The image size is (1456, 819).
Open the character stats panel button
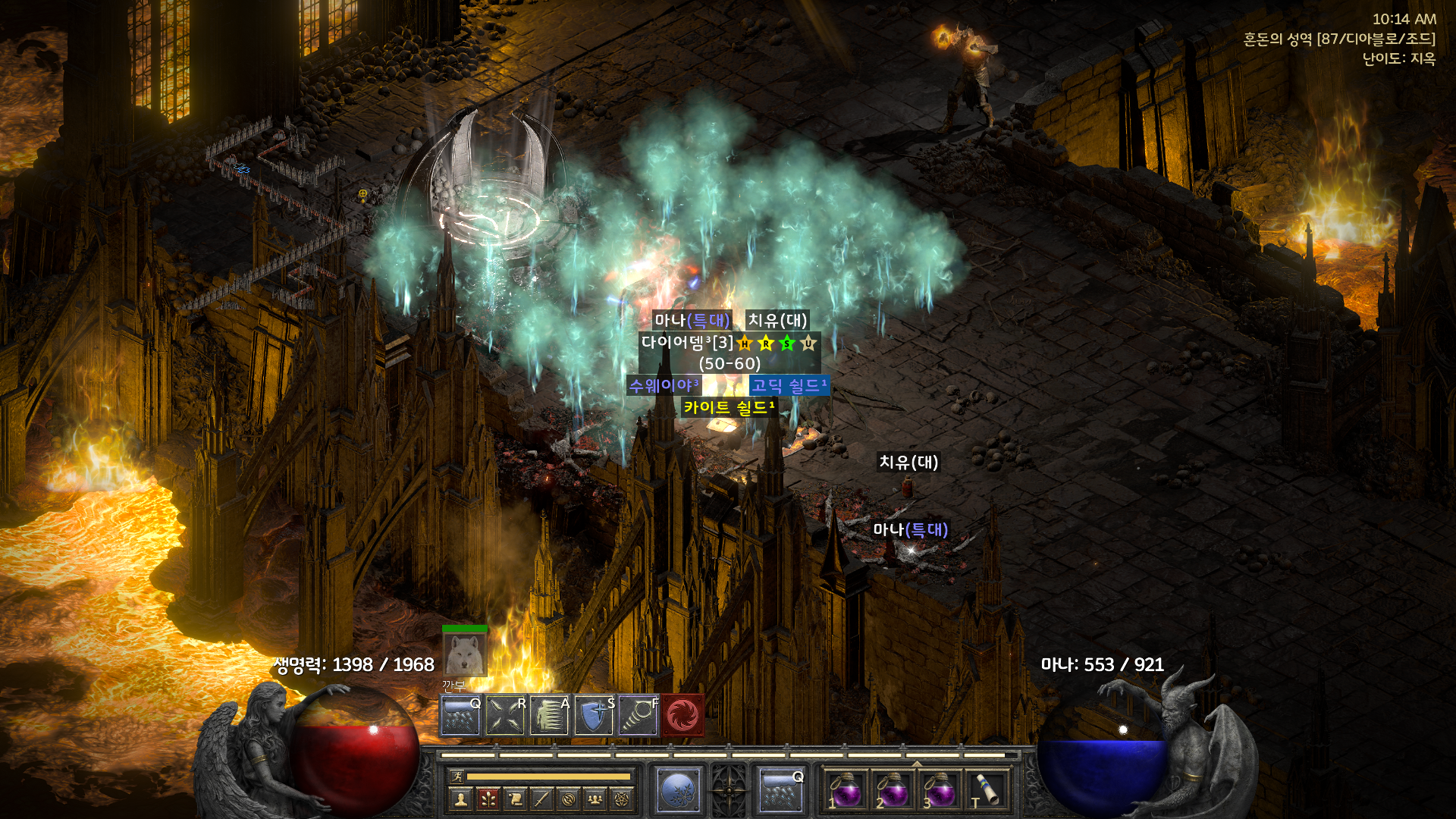[460, 799]
